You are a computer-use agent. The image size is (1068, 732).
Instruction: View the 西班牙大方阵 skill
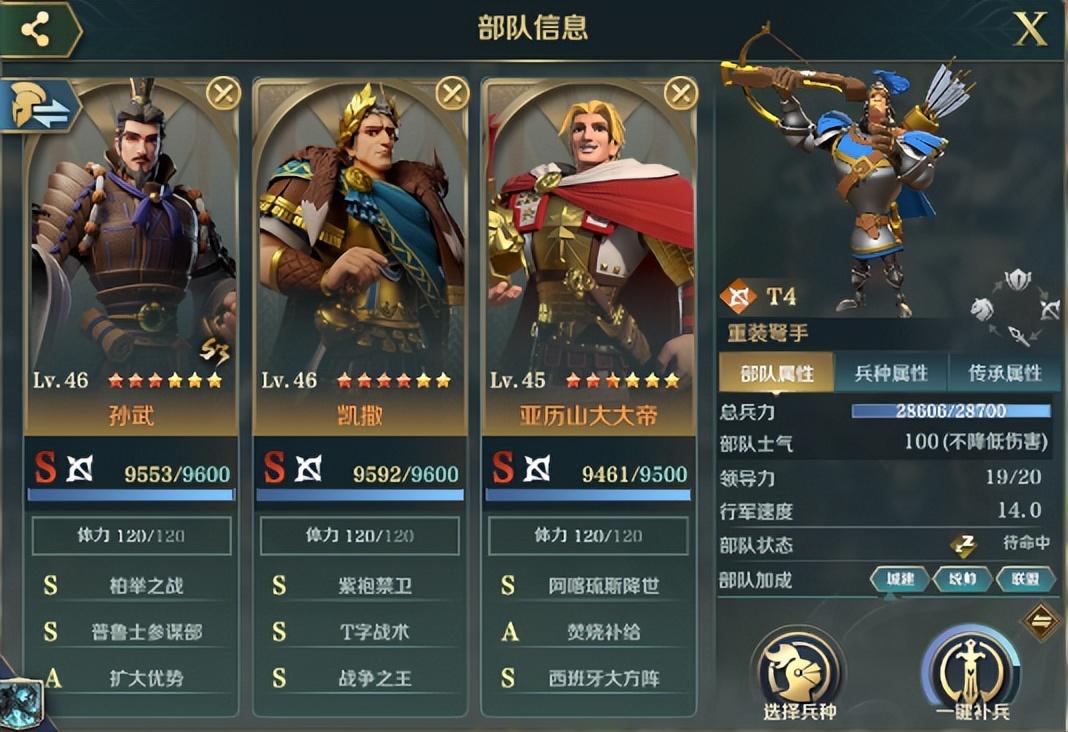tap(603, 679)
